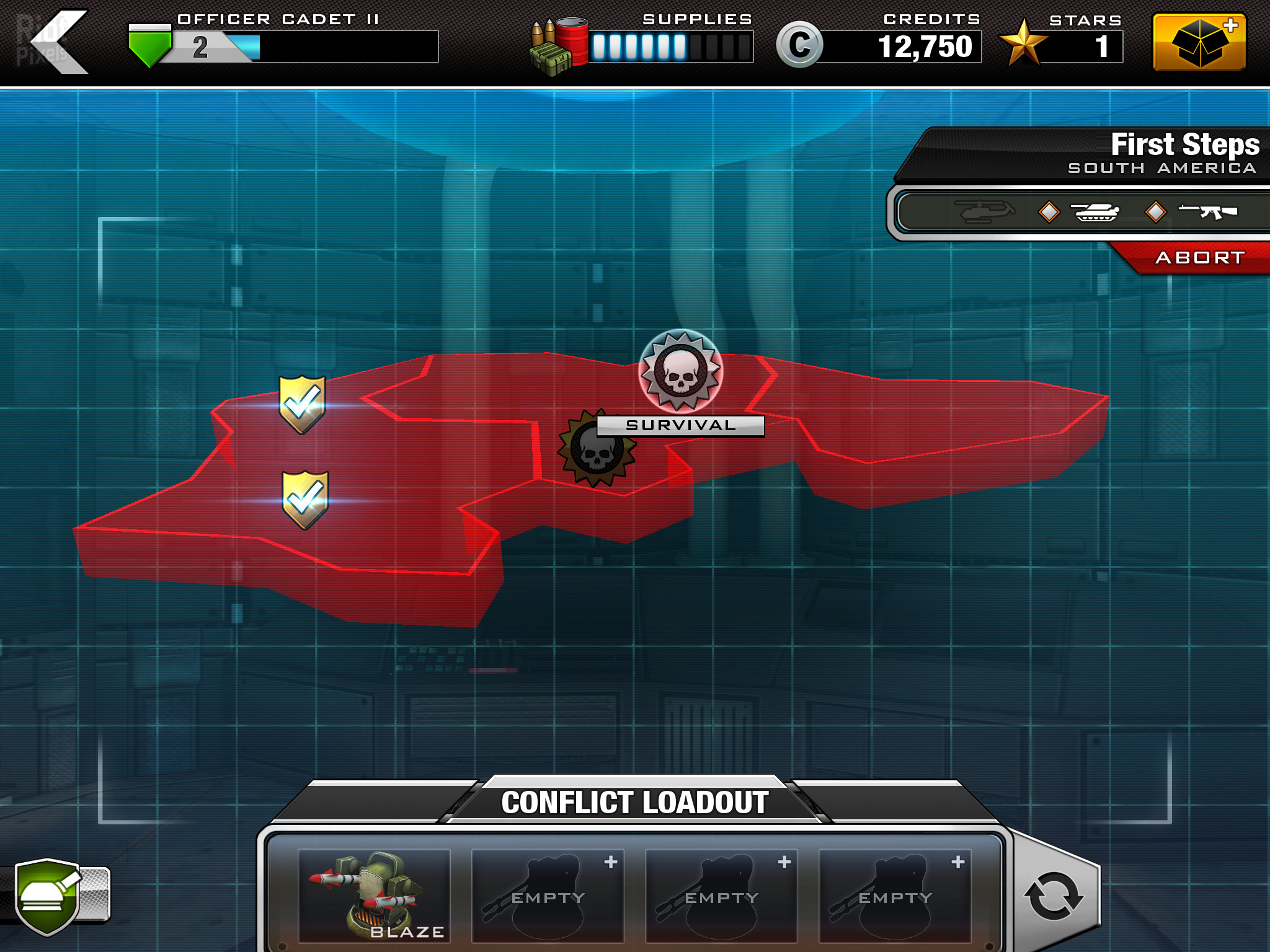Open the gold crate shop button
1270x952 pixels.
coord(1199,42)
